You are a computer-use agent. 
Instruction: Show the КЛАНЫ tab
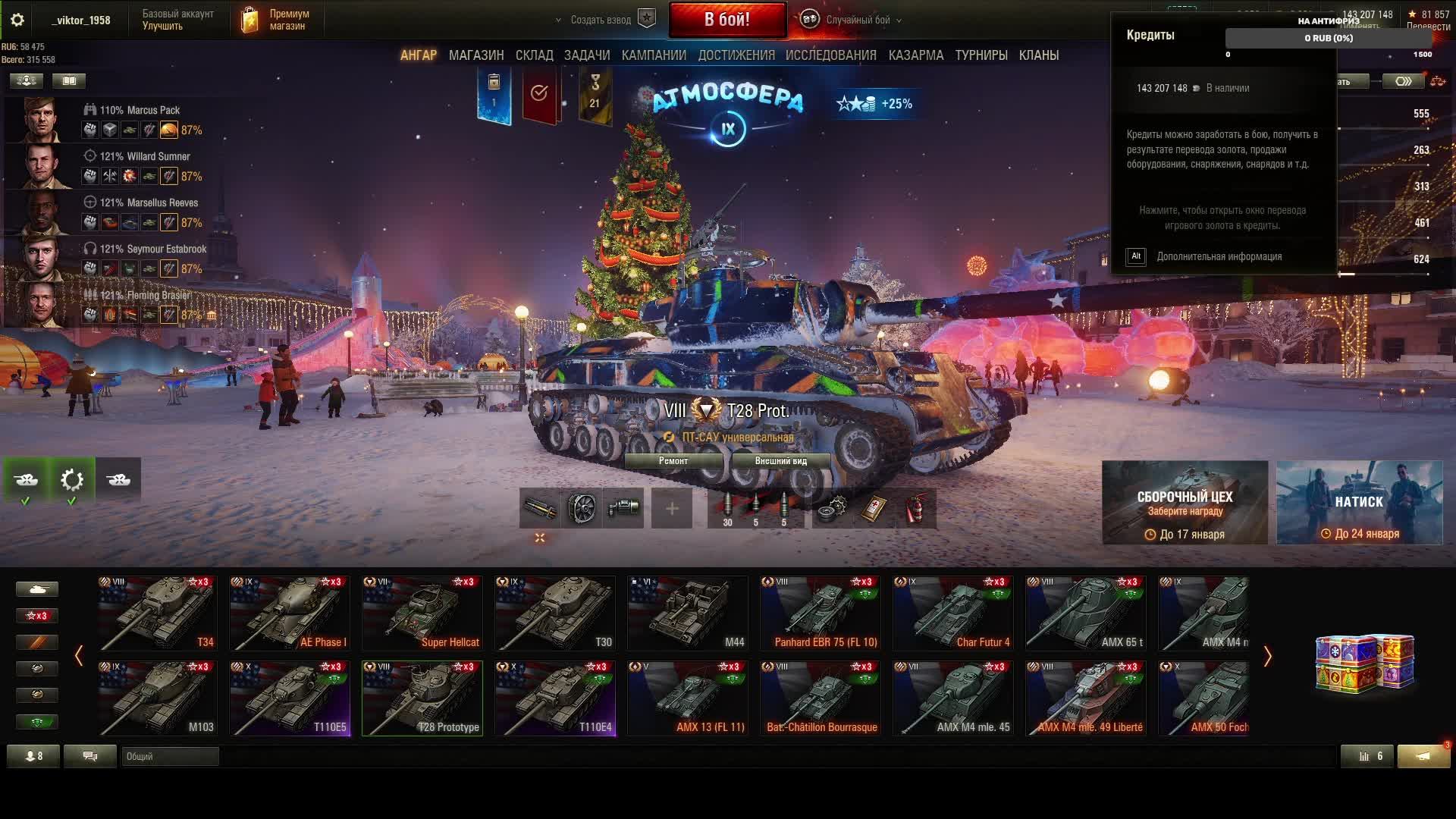click(x=1039, y=55)
